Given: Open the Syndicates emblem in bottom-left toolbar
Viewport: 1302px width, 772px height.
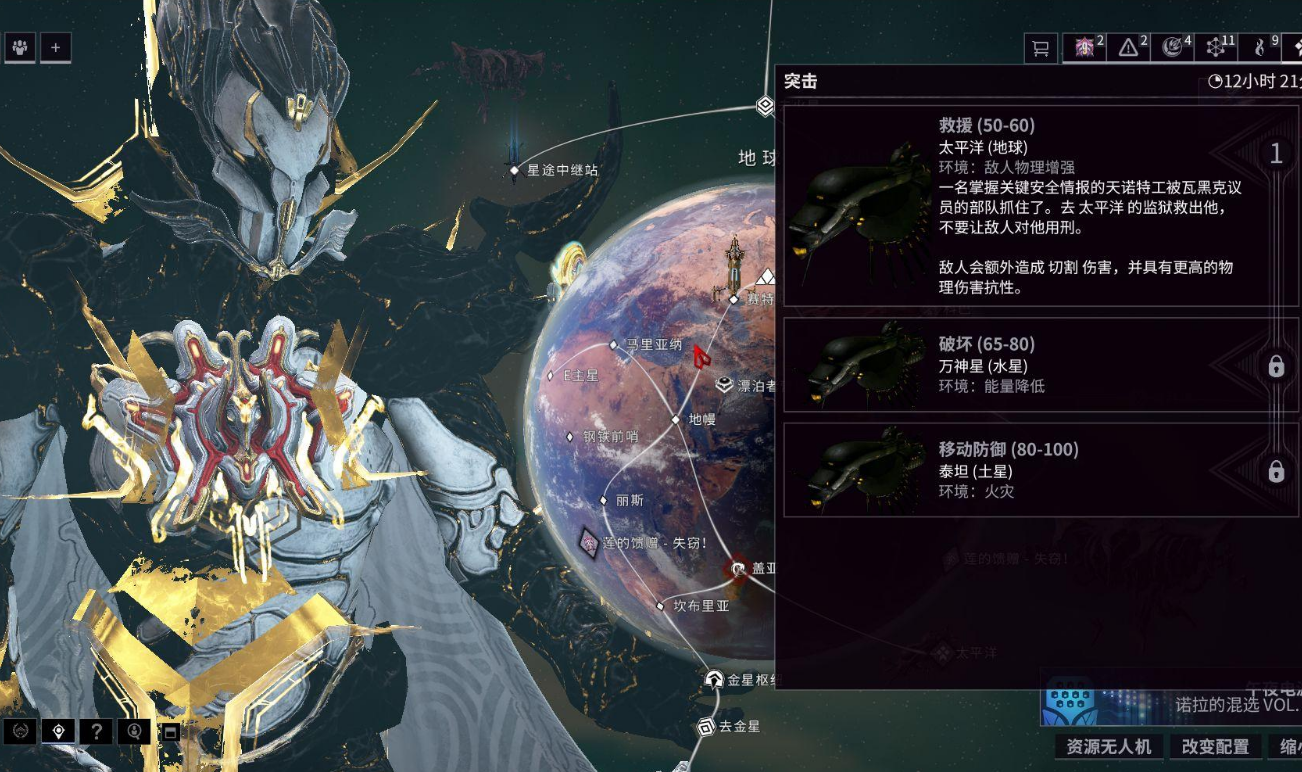Looking at the screenshot, I should (20, 733).
